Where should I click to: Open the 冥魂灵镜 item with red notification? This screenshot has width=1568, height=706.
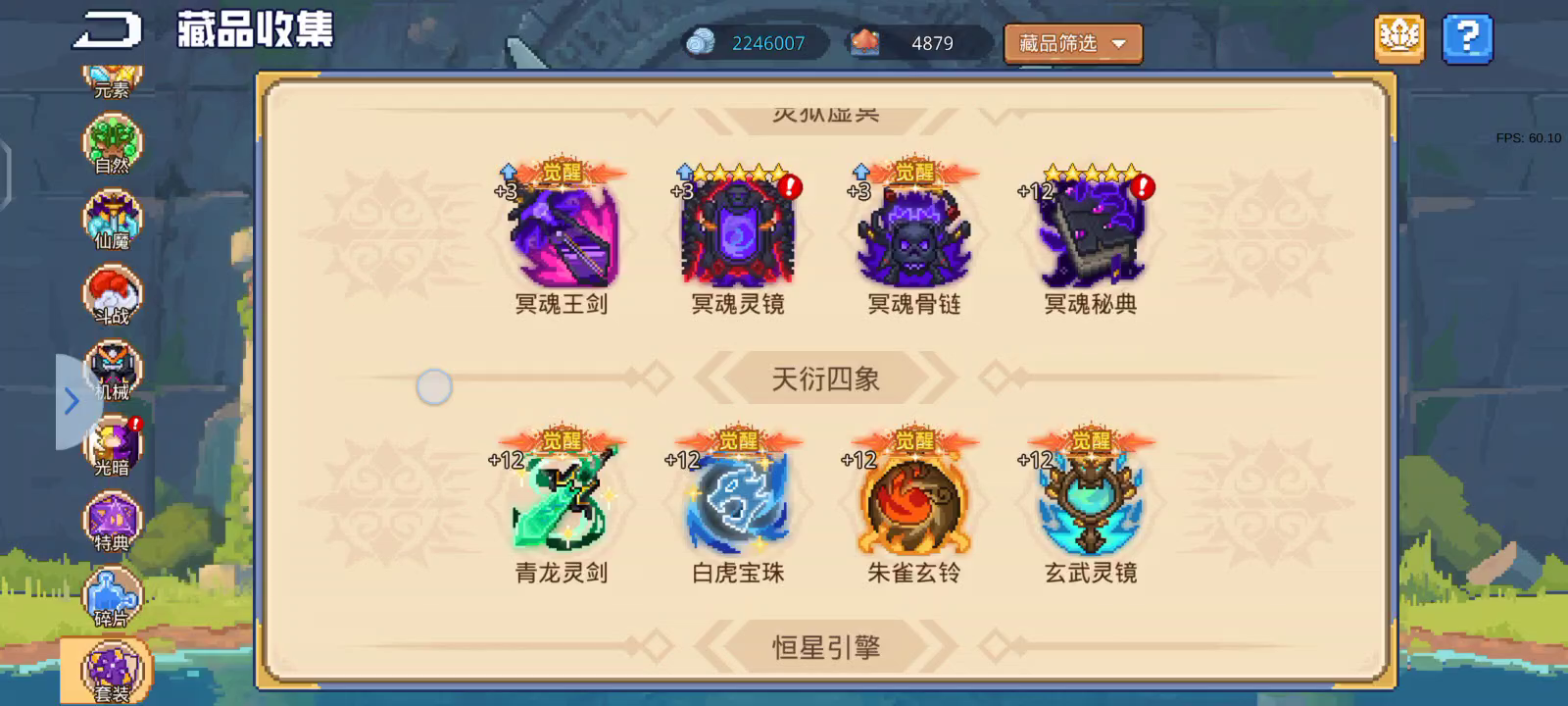point(738,233)
